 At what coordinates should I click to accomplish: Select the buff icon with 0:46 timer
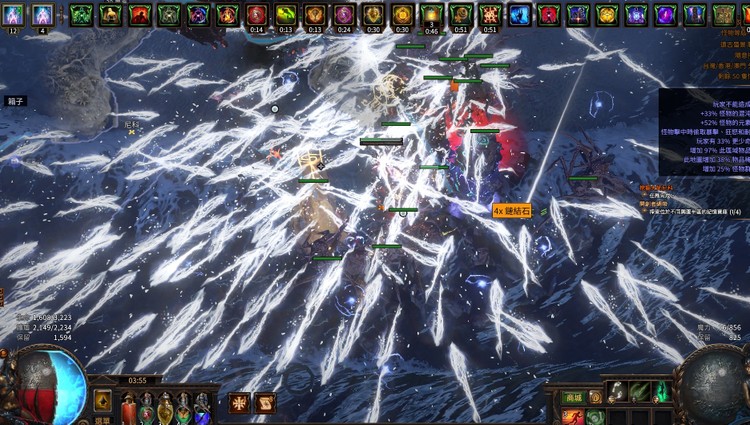[431, 14]
